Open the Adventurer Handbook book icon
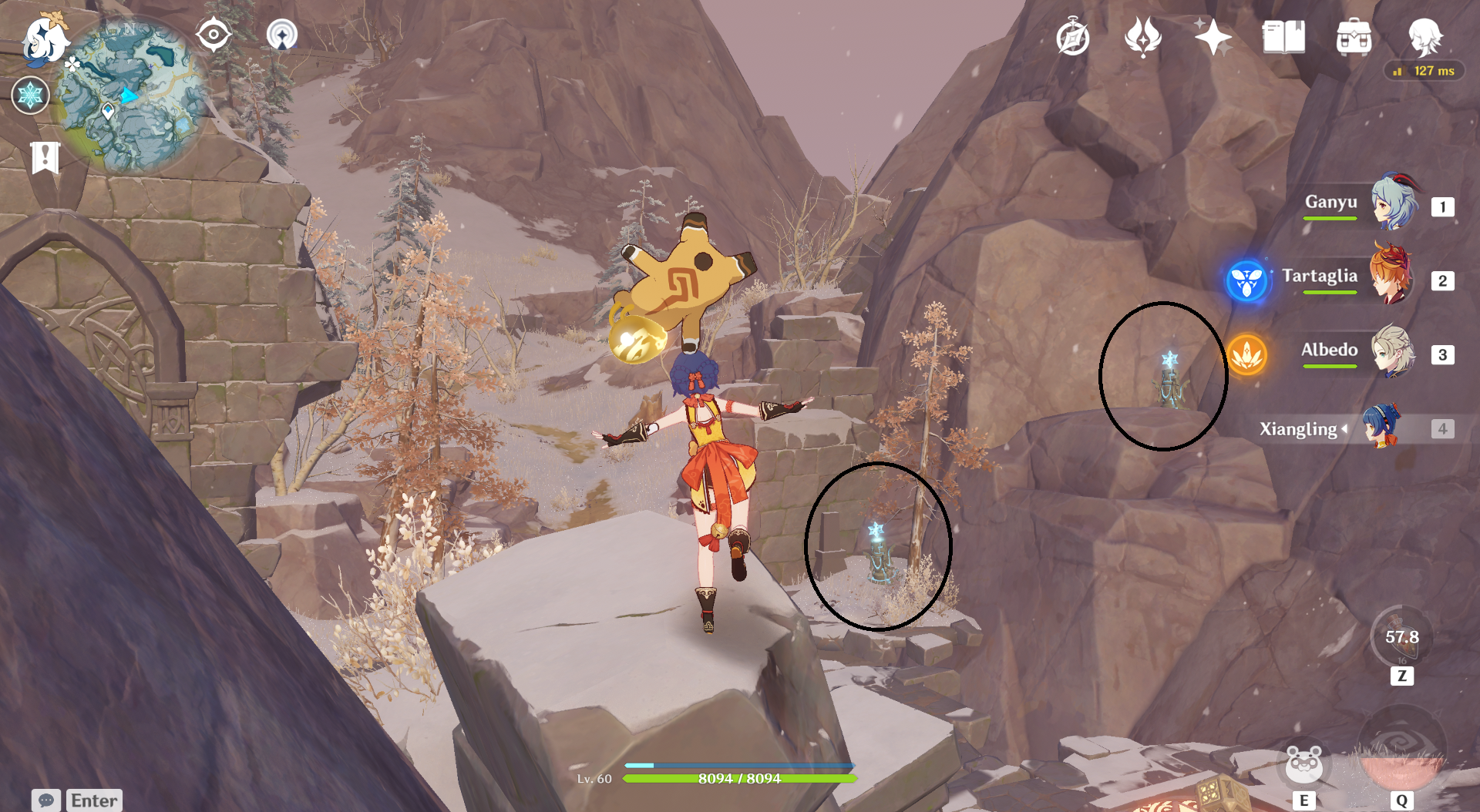The height and width of the screenshot is (812, 1480). tap(1283, 37)
